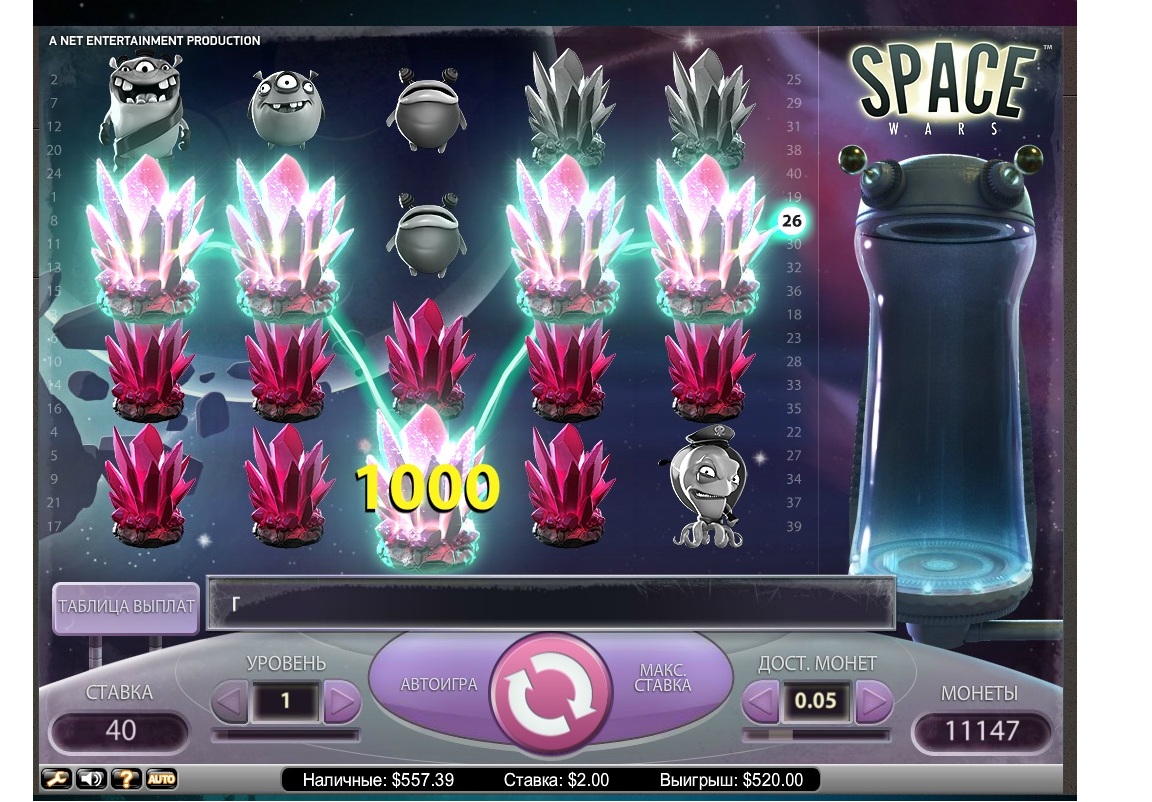Activate the small AUTO button
Screen dimensions: 1152x802
161,778
